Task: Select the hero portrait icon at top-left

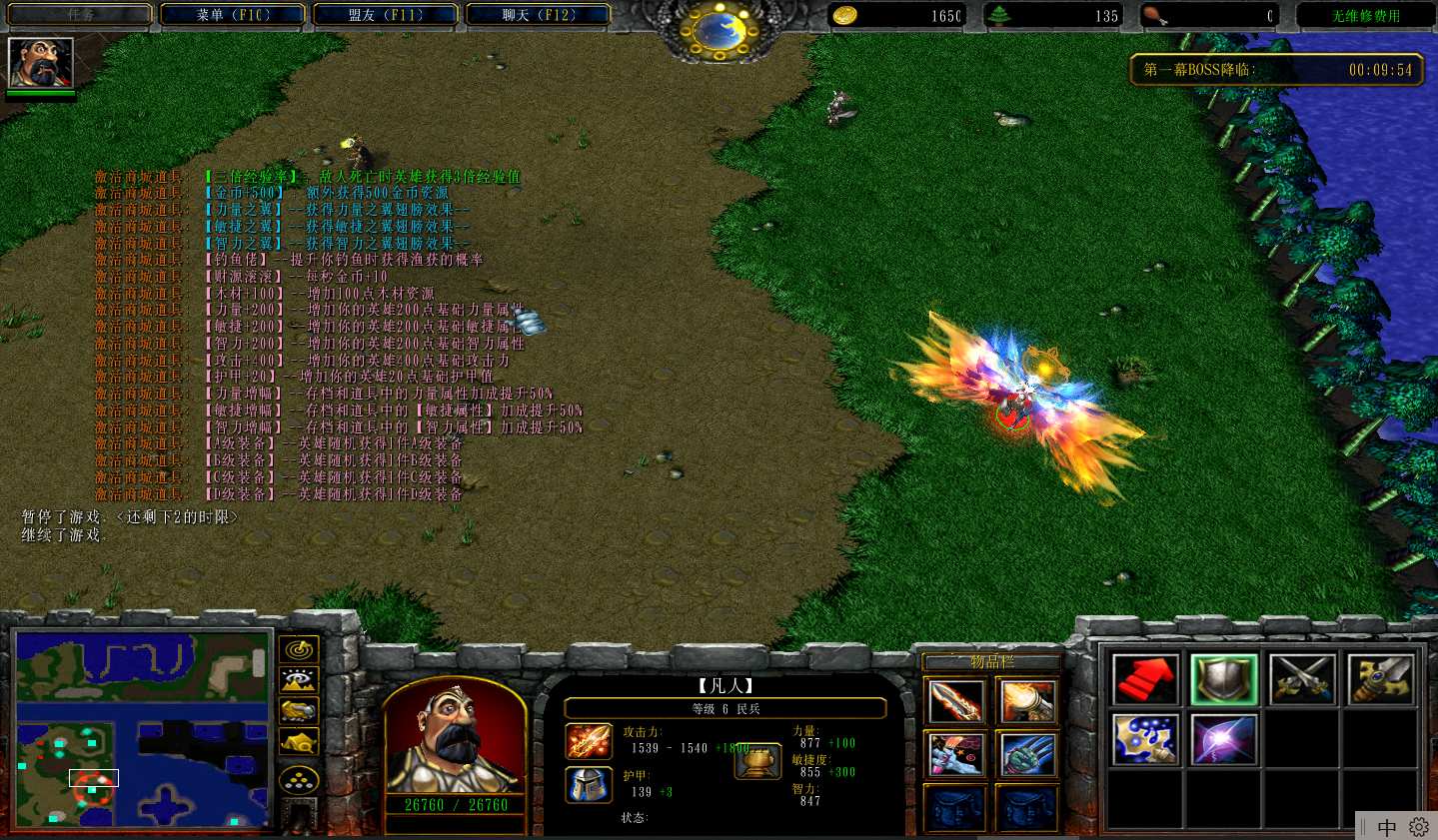Action: click(41, 63)
